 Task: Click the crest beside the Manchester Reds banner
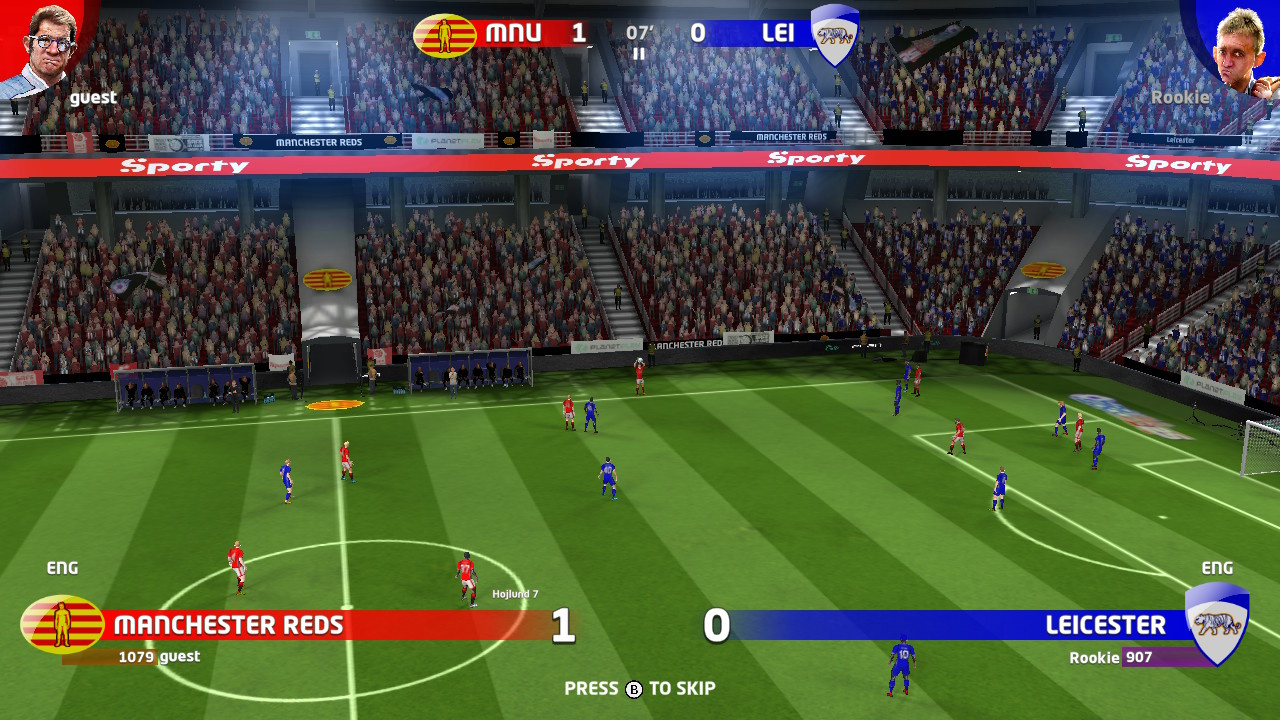point(62,625)
